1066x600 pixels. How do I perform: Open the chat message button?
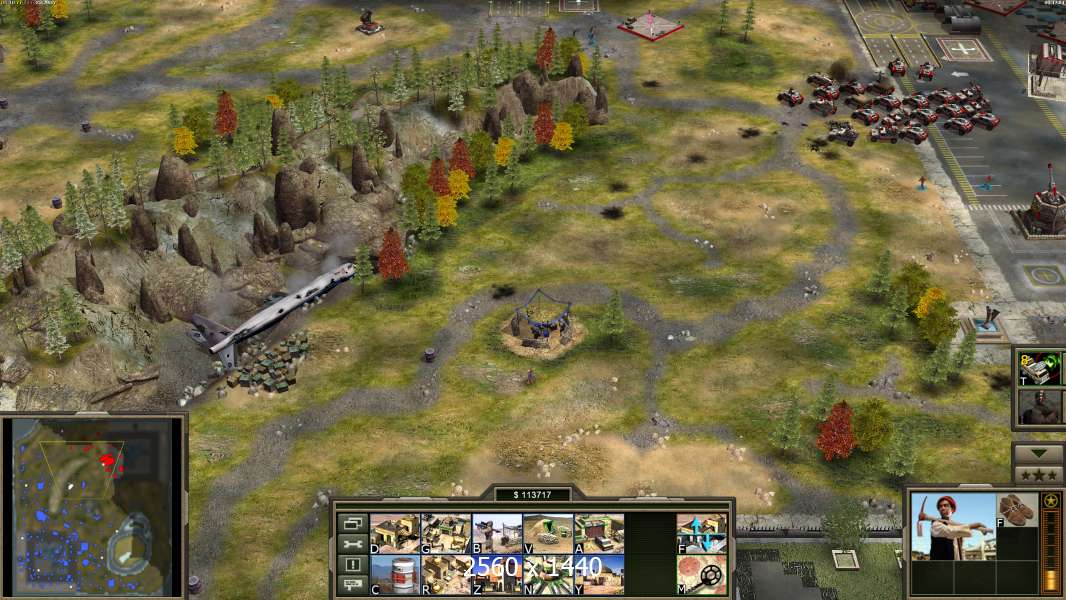point(352,585)
